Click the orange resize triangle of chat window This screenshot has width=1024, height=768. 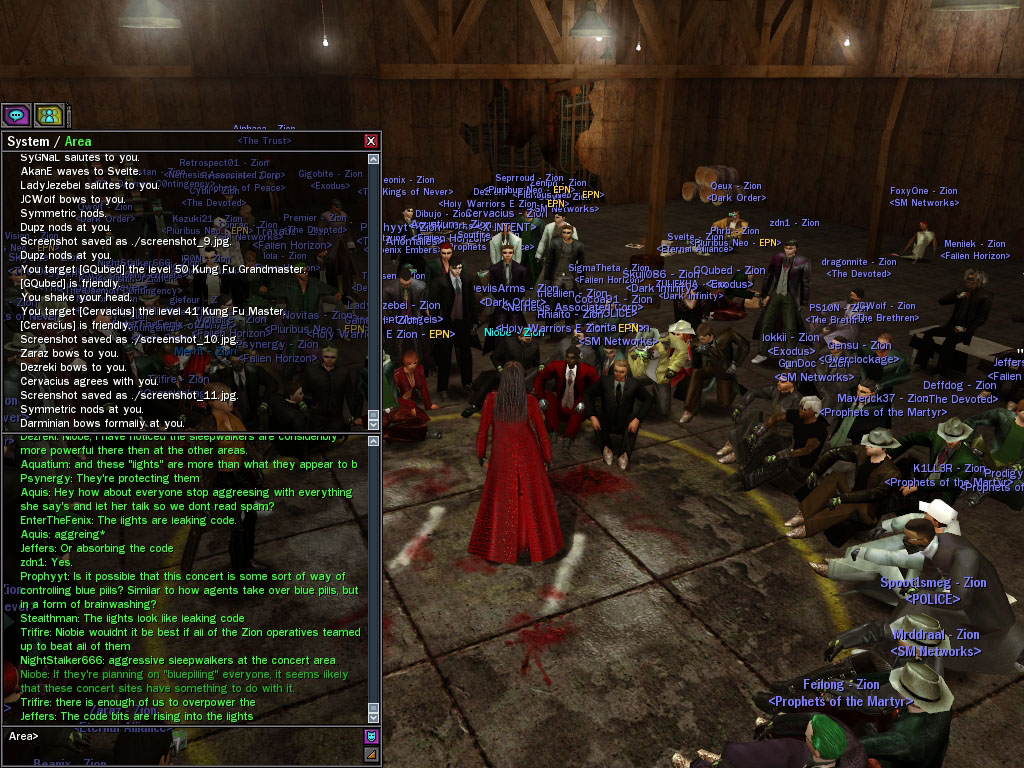click(x=371, y=754)
